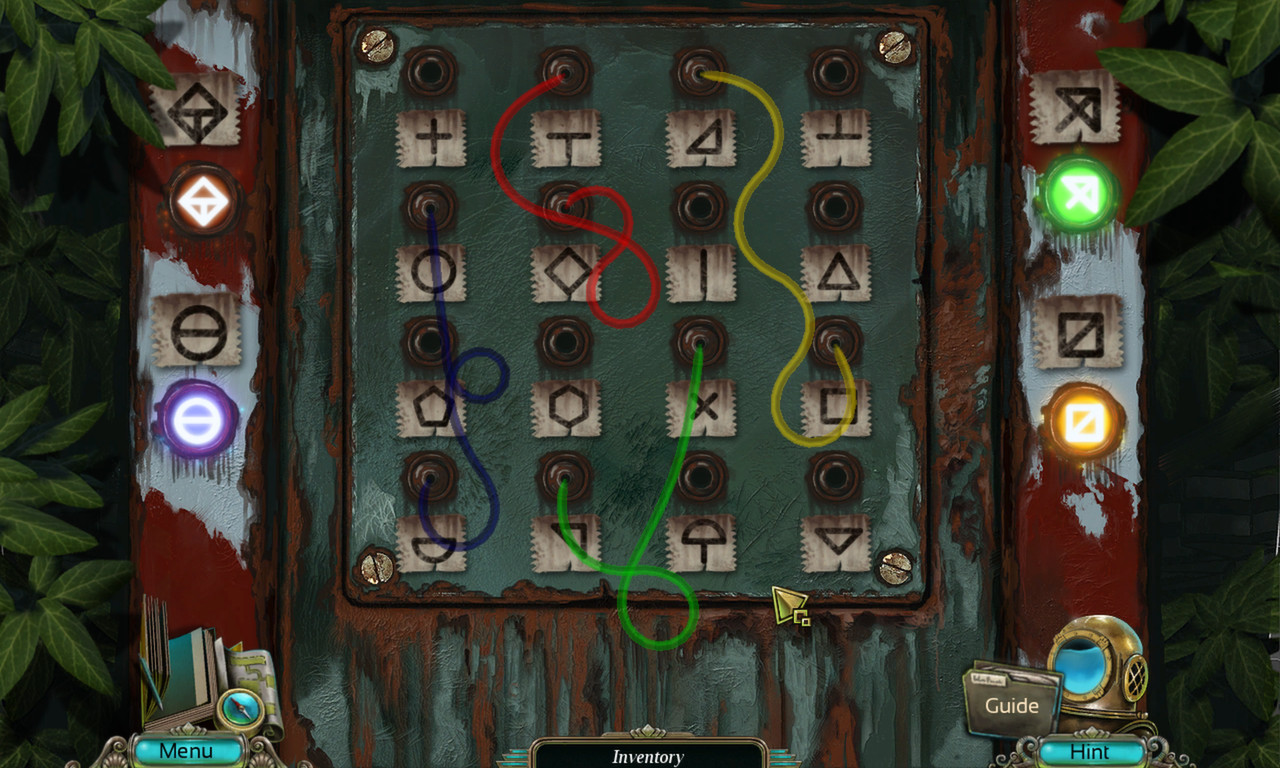Image resolution: width=1280 pixels, height=768 pixels.
Task: Select the glowing purple plug light
Action: click(x=196, y=420)
